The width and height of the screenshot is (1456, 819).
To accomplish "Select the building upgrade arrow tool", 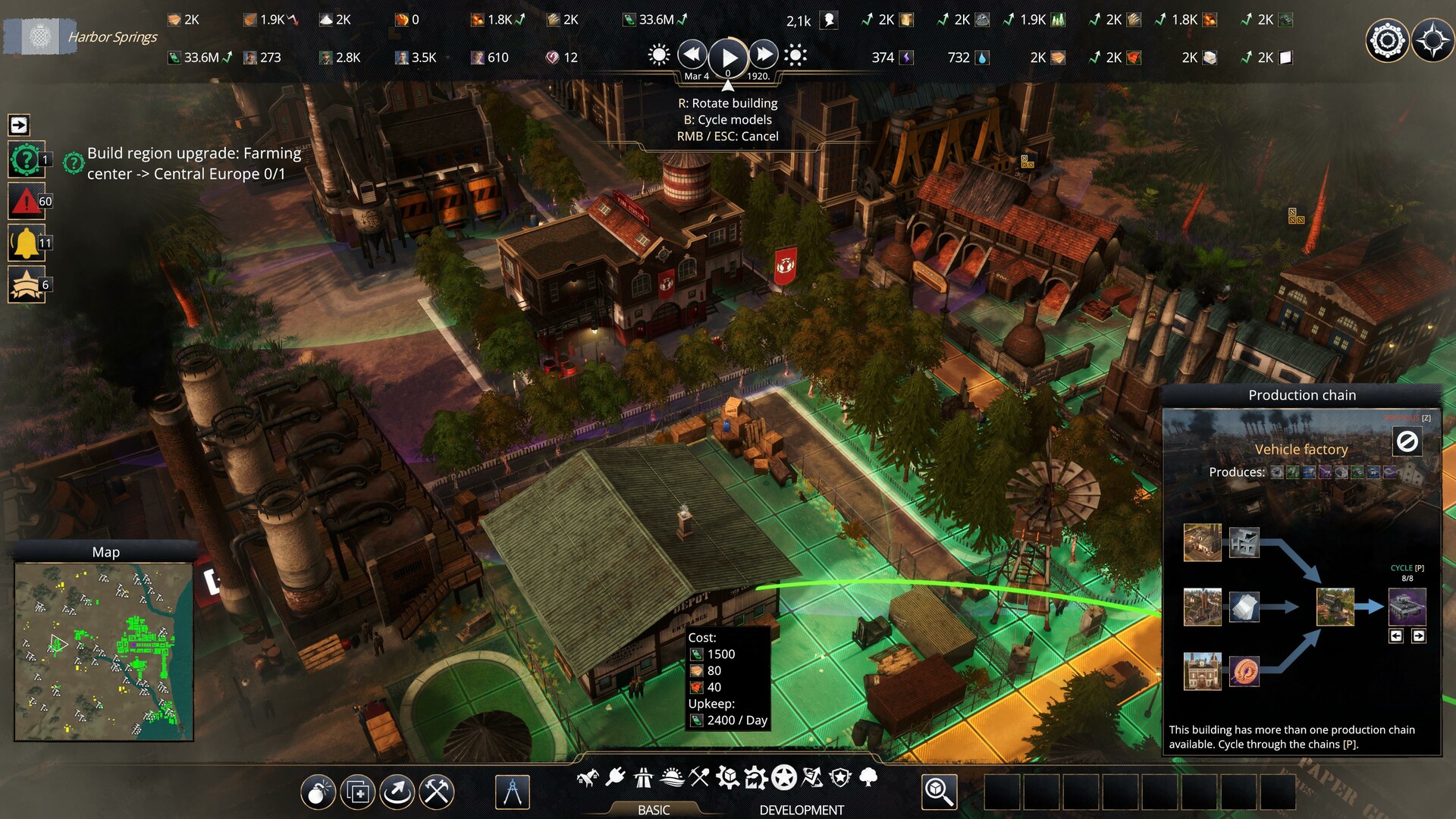I will (397, 792).
